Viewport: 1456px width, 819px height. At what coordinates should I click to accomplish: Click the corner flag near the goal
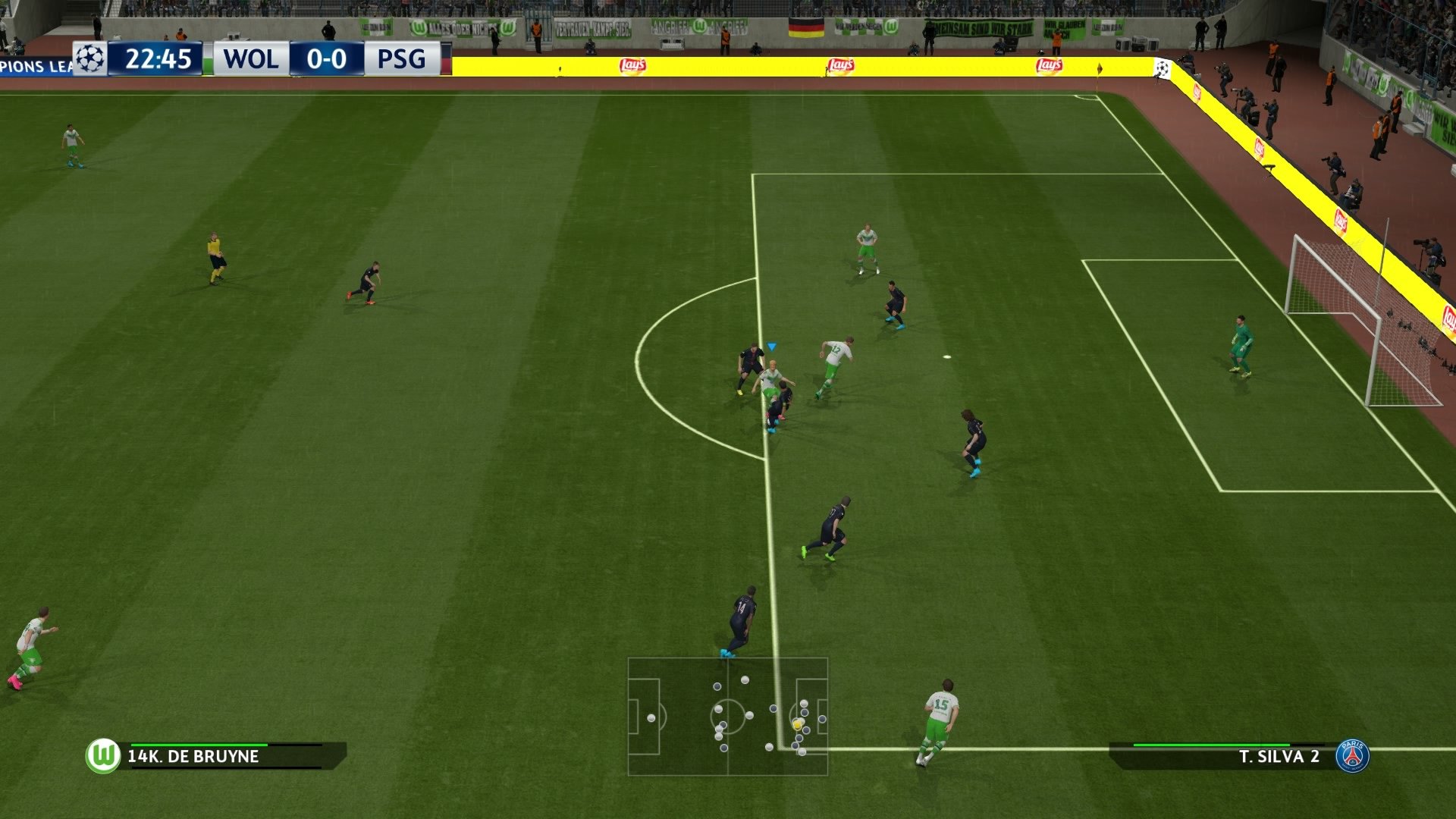pos(1099,72)
